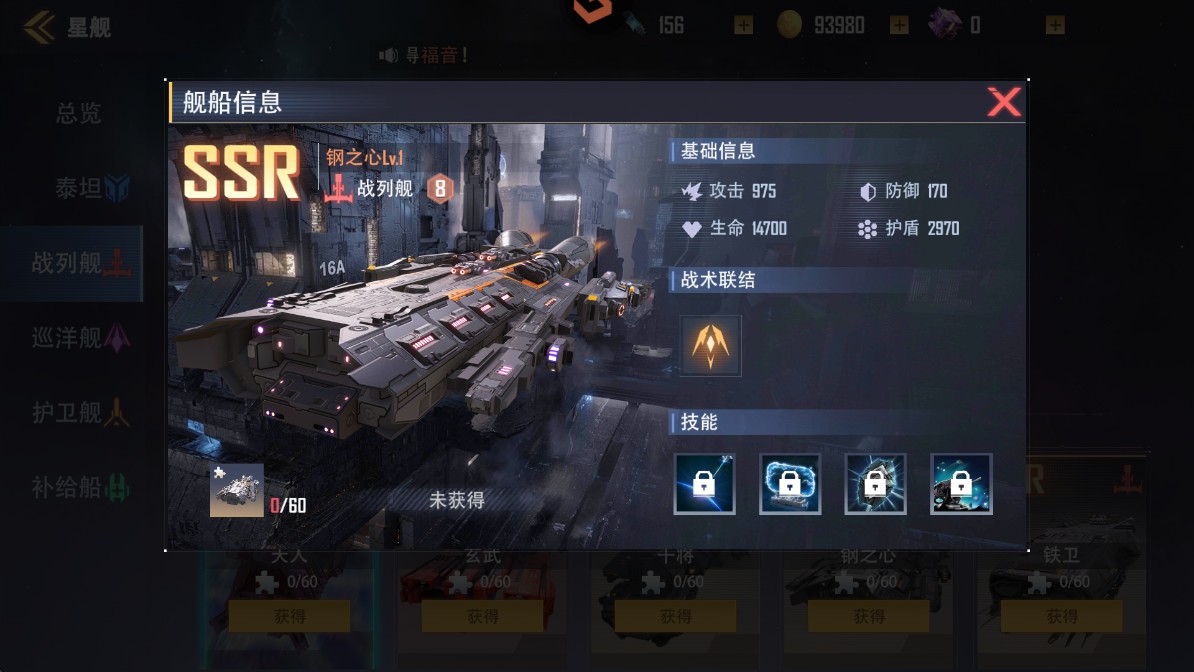Viewport: 1194px width, 672px height.
Task: Switch to the 总览 overview tab
Action: click(x=78, y=114)
